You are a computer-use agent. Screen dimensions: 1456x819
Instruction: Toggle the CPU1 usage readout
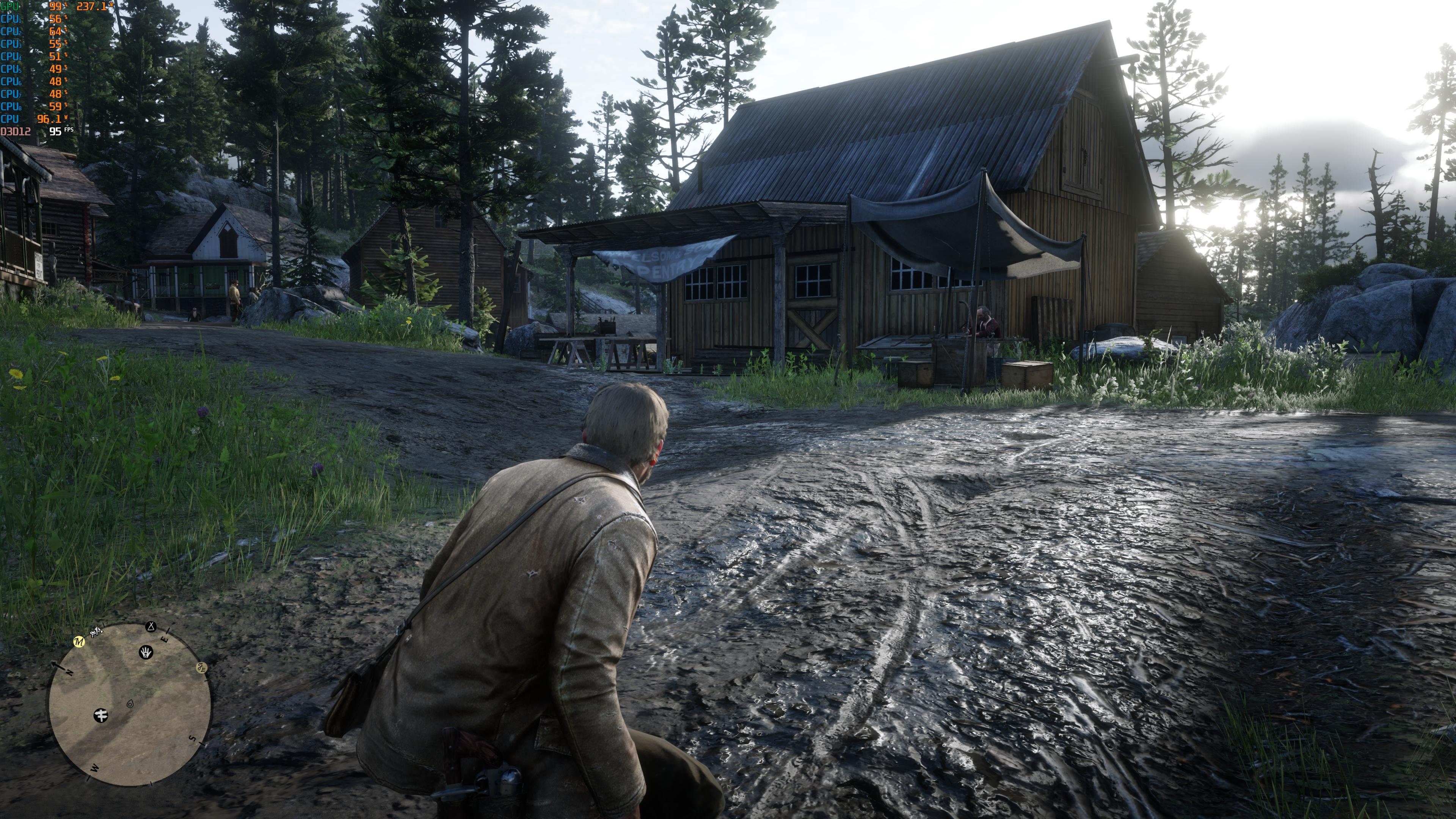coord(10,19)
